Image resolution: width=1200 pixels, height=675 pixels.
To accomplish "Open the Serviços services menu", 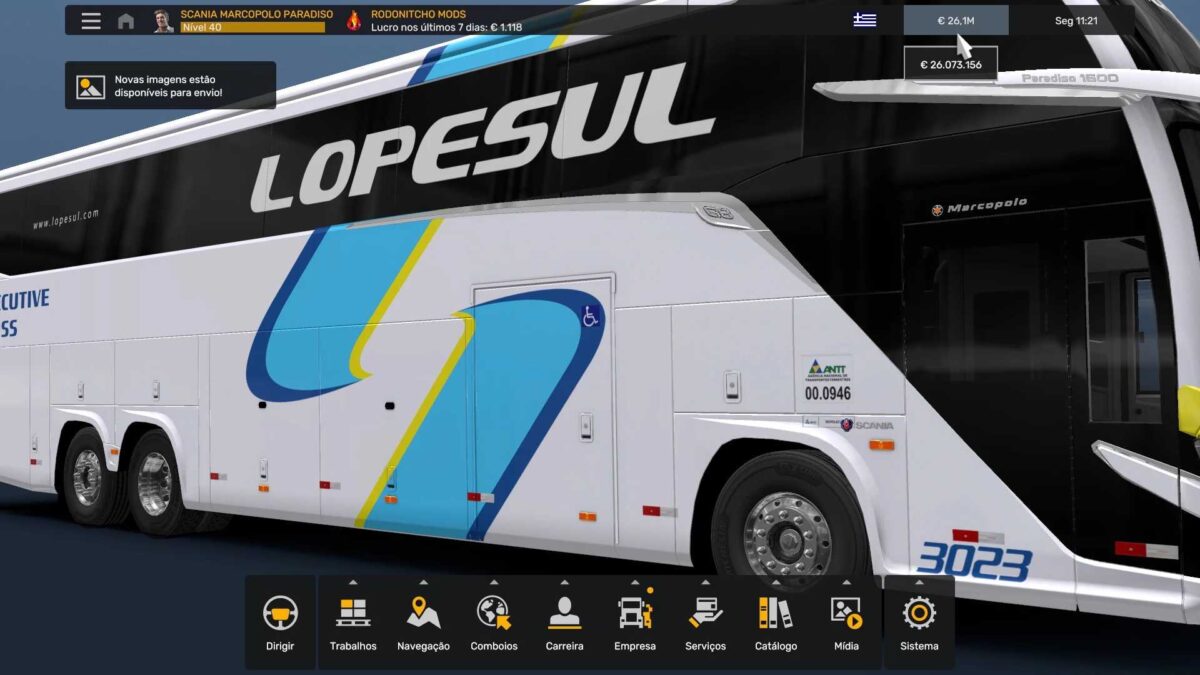I will (x=705, y=622).
